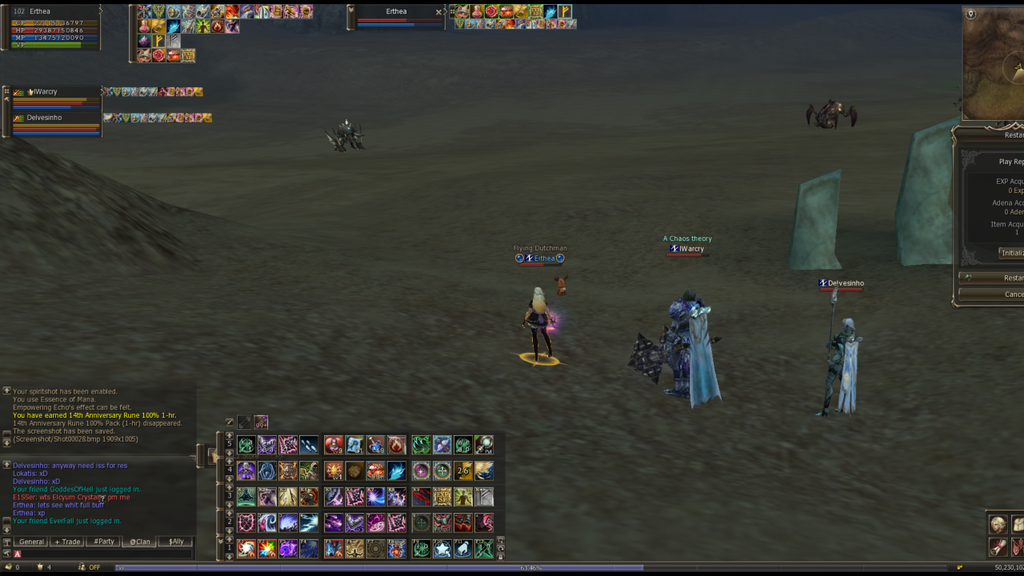The width and height of the screenshot is (1024, 576).
Task: Use the red flame skill icon
Action: [397, 445]
